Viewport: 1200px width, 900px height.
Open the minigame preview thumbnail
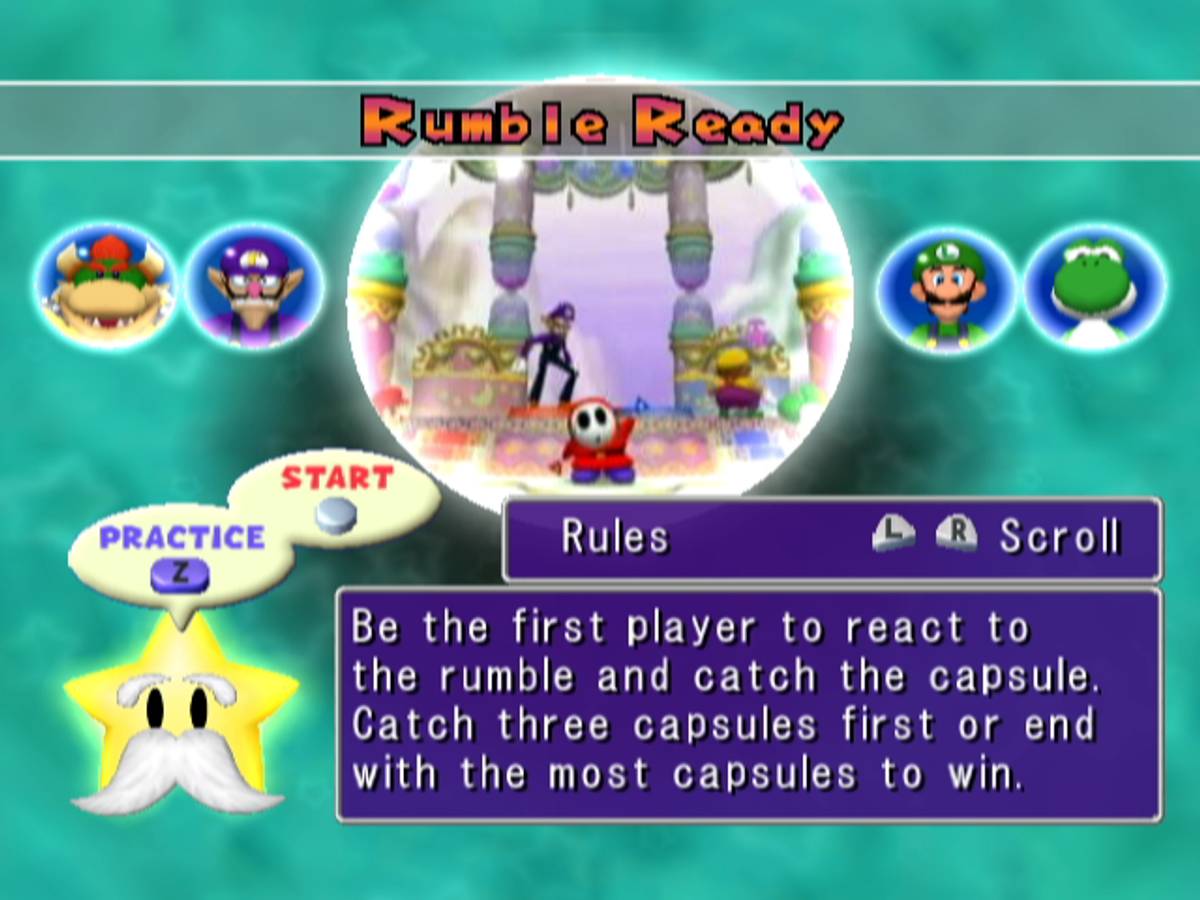pos(600,320)
